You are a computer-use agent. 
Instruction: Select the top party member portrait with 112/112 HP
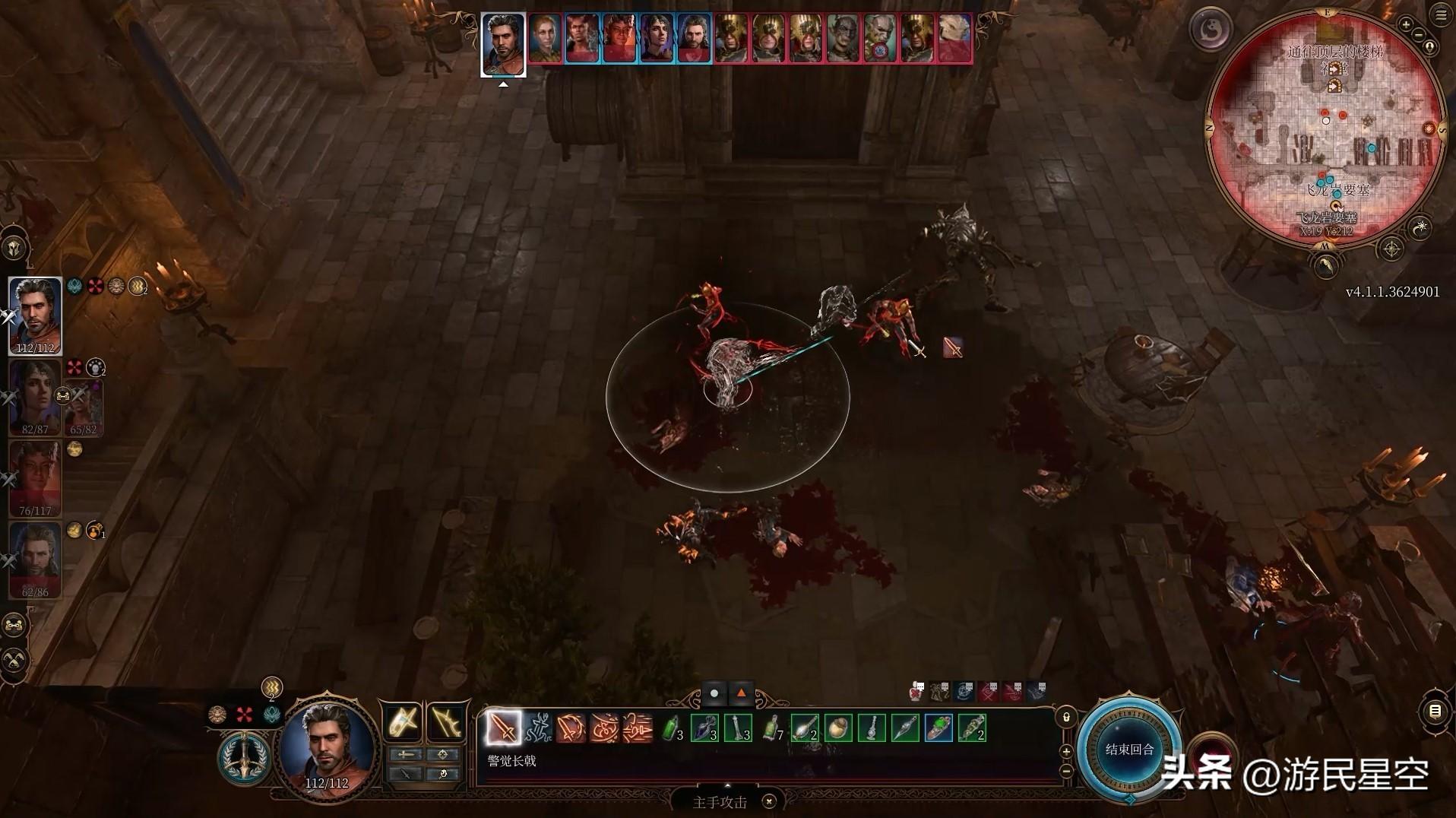tap(35, 315)
